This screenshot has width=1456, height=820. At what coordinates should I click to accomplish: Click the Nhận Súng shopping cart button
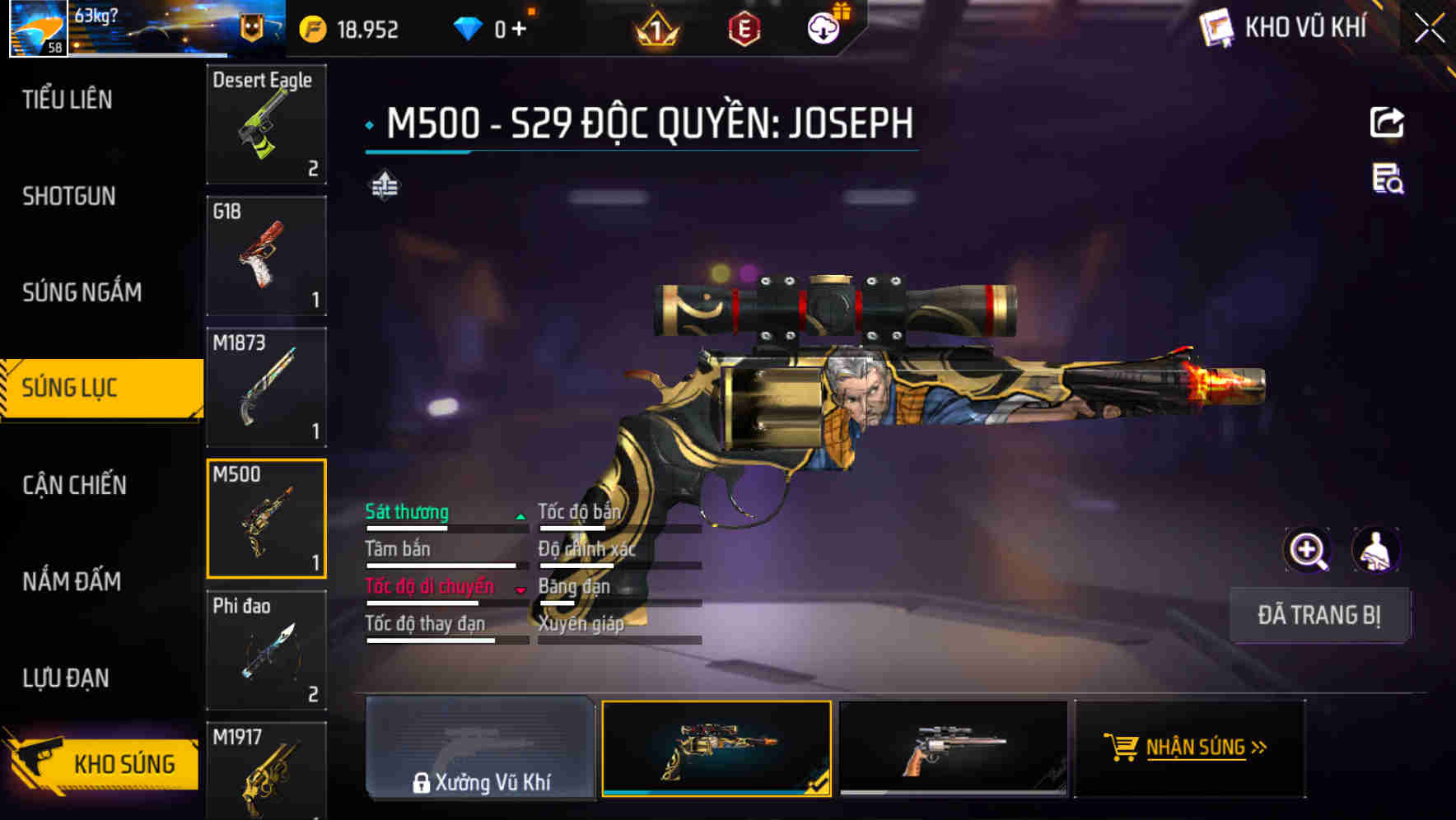1189,749
